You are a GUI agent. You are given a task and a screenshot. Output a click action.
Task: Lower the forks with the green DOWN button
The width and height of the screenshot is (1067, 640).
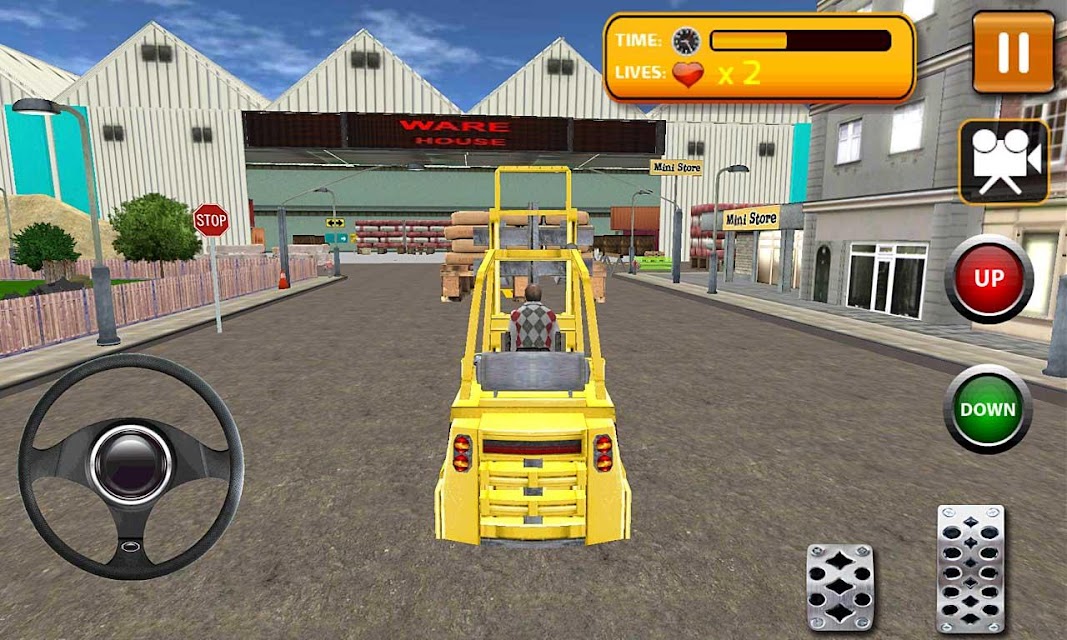coord(987,409)
